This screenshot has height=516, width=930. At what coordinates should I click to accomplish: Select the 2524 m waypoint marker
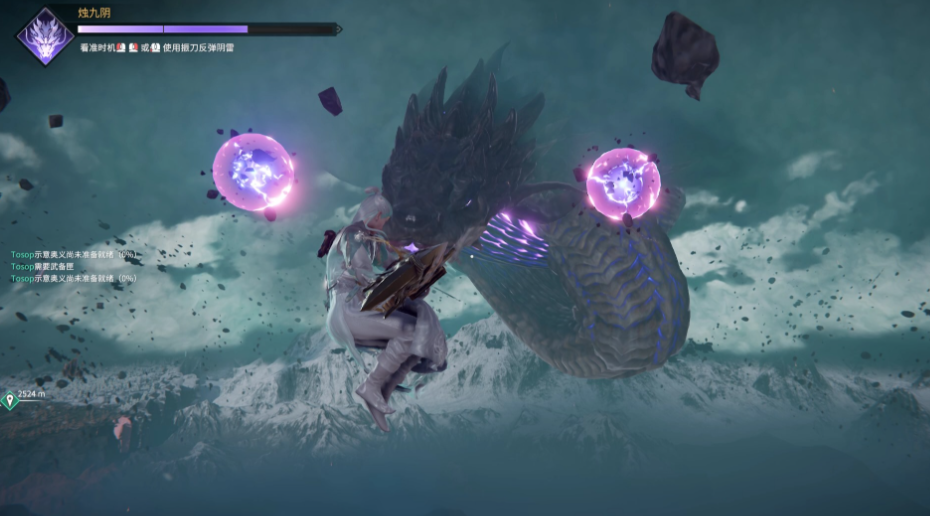[10, 400]
